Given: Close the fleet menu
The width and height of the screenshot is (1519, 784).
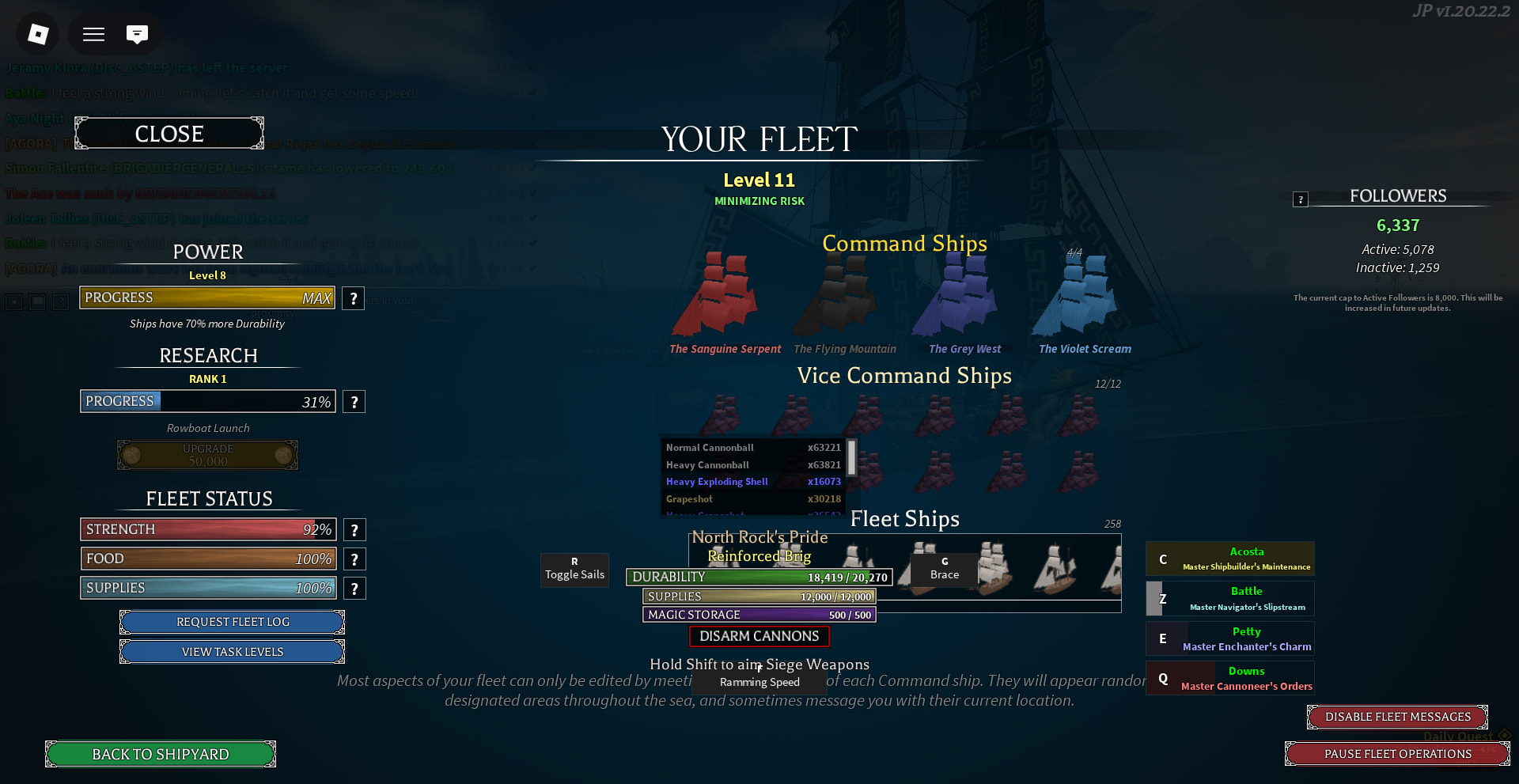Looking at the screenshot, I should pos(169,134).
